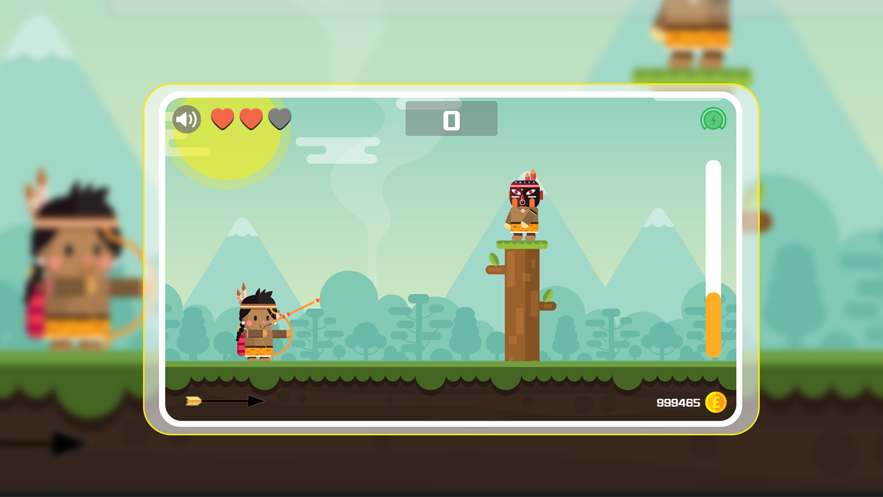Tap the green lightning bolt icon
This screenshot has width=883, height=497.
(713, 120)
